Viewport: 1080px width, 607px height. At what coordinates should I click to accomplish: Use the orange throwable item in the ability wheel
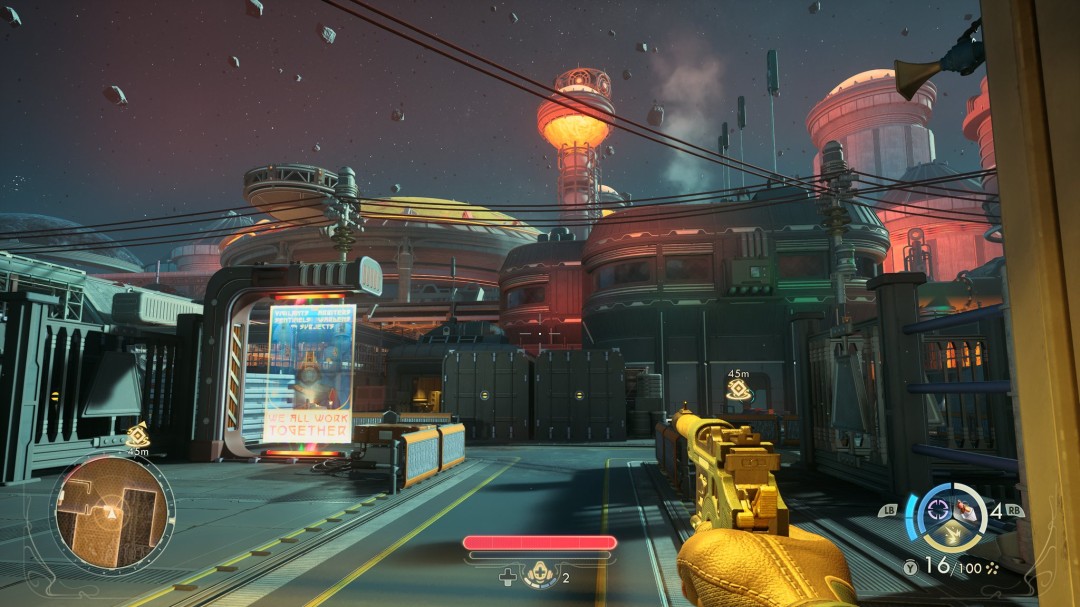[x=968, y=508]
